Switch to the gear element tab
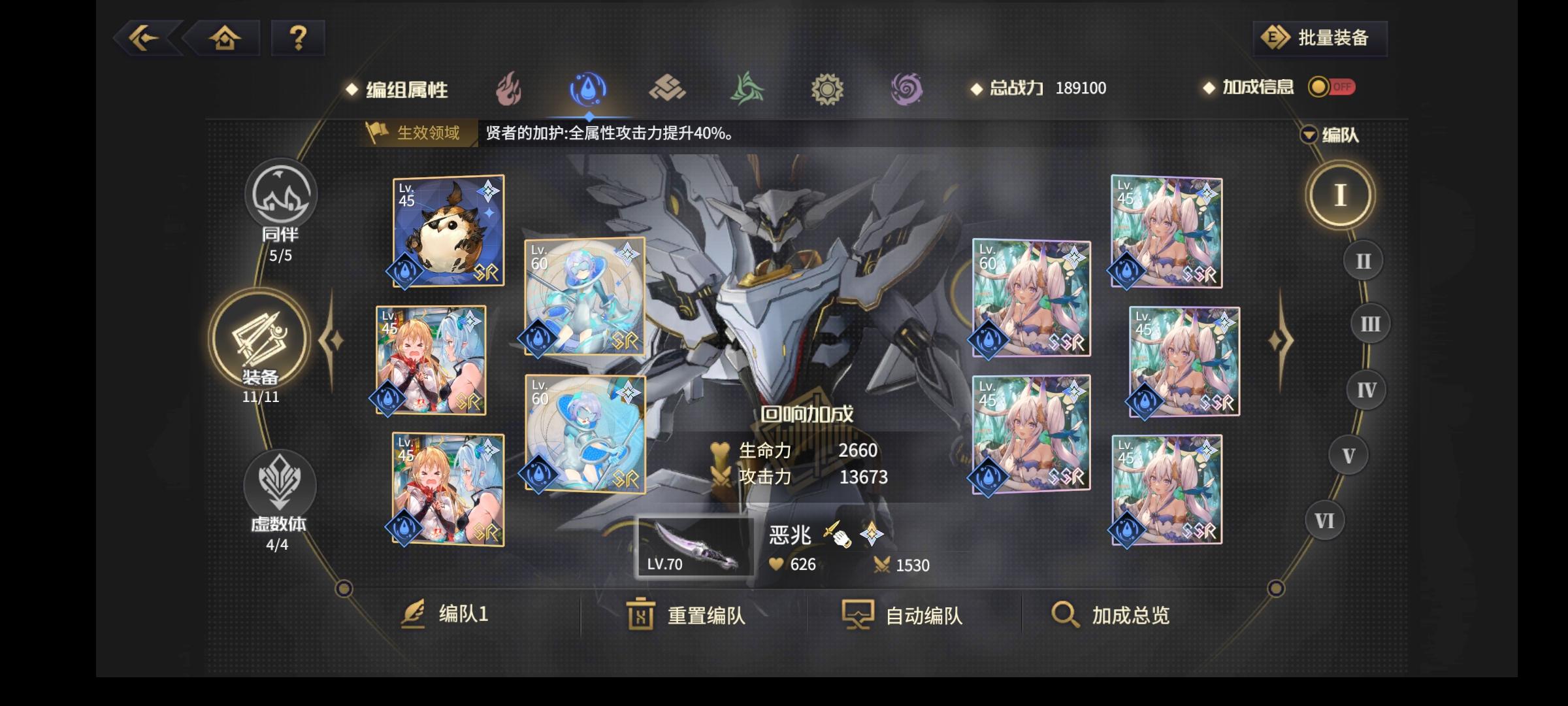 point(828,89)
